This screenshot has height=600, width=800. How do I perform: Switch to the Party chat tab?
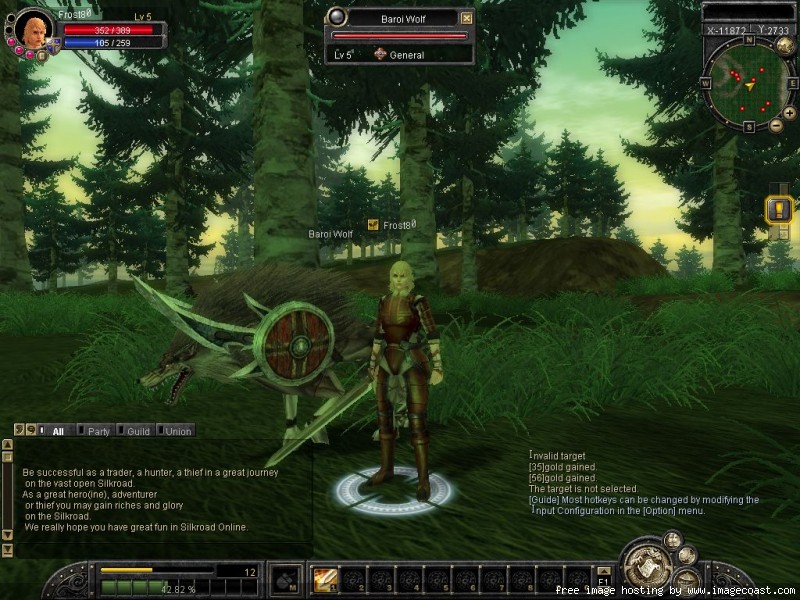(98, 431)
